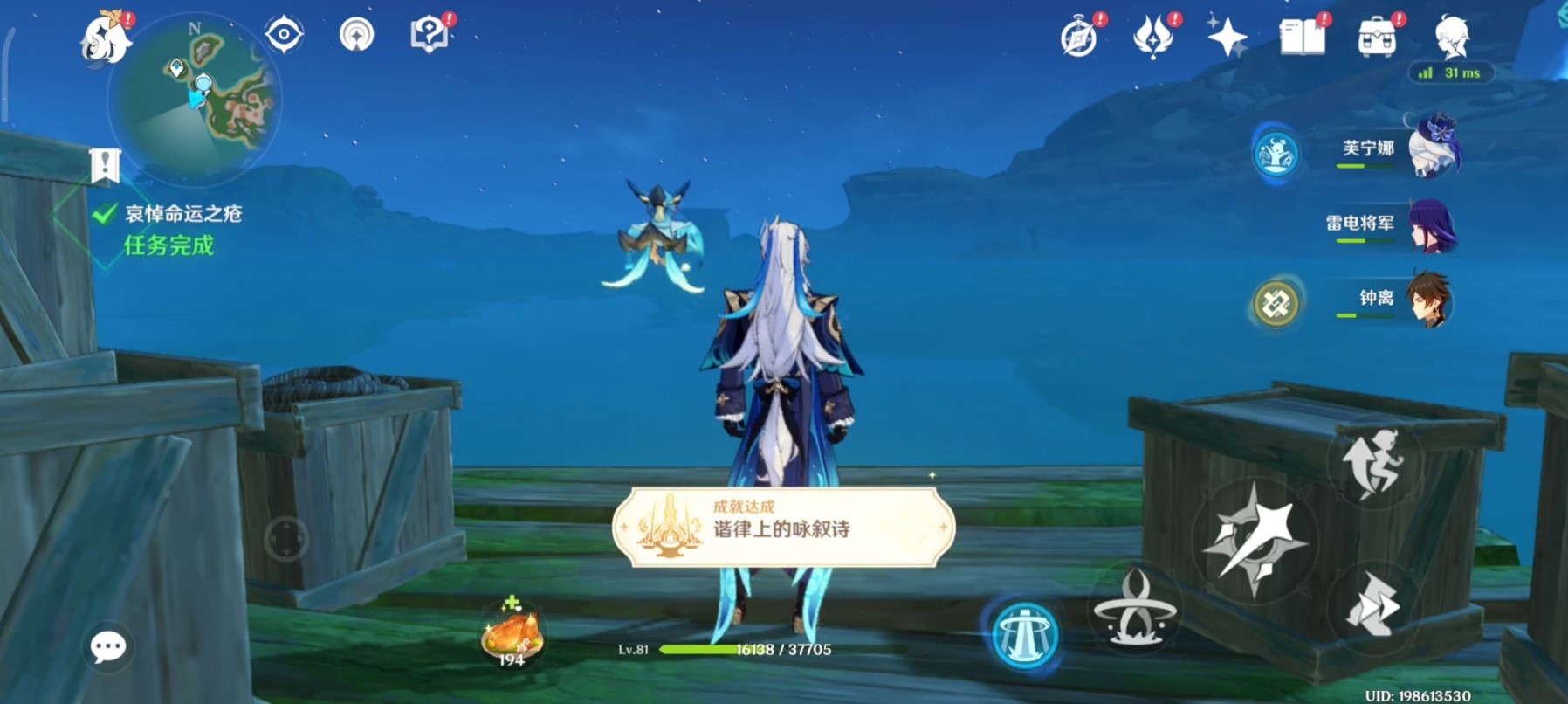Open quest 哀悼命运之疮 from tracker
Viewport: 1568px width, 704px height.
tap(184, 211)
